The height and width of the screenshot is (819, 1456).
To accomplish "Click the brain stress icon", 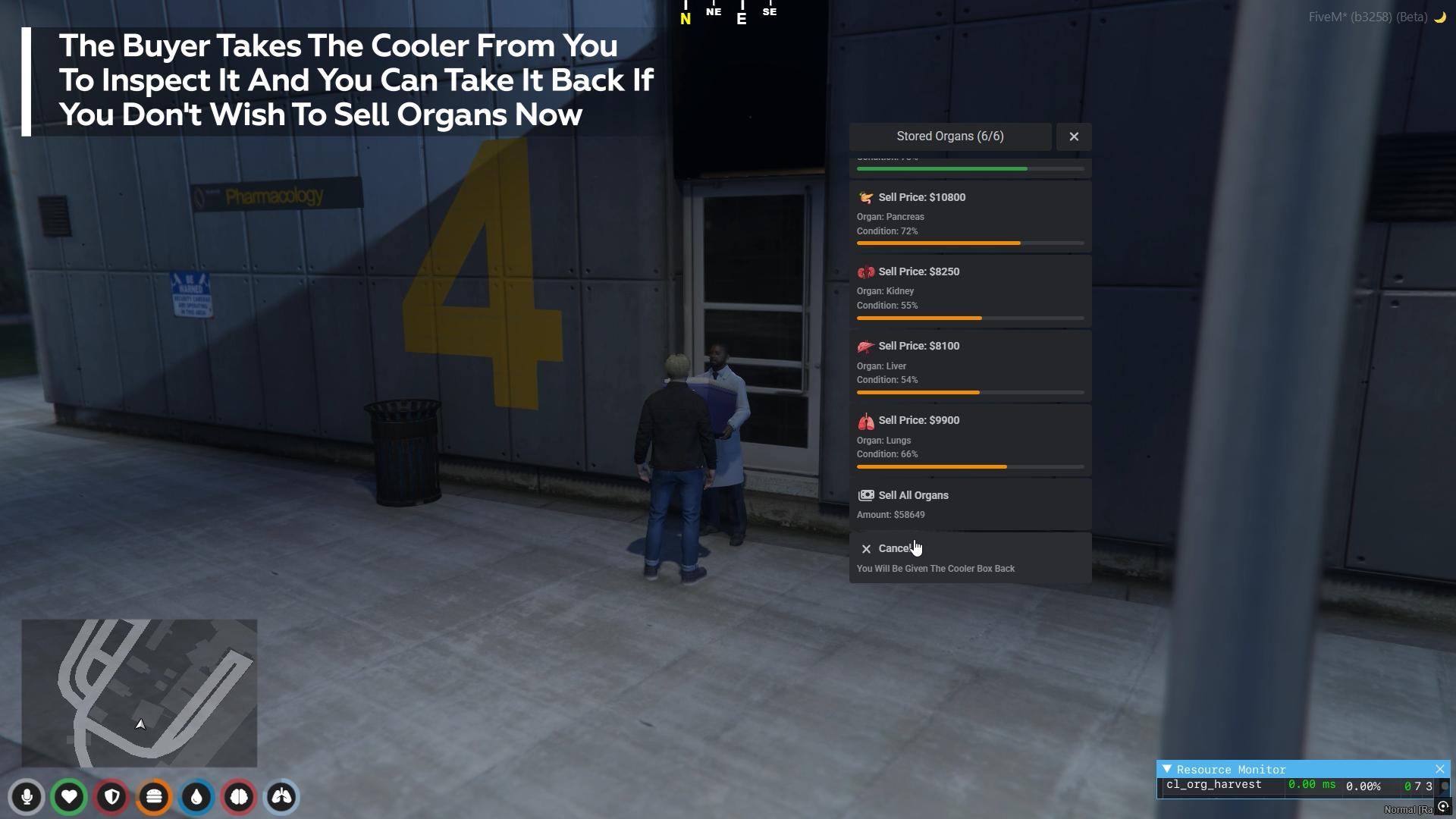I will tap(238, 797).
